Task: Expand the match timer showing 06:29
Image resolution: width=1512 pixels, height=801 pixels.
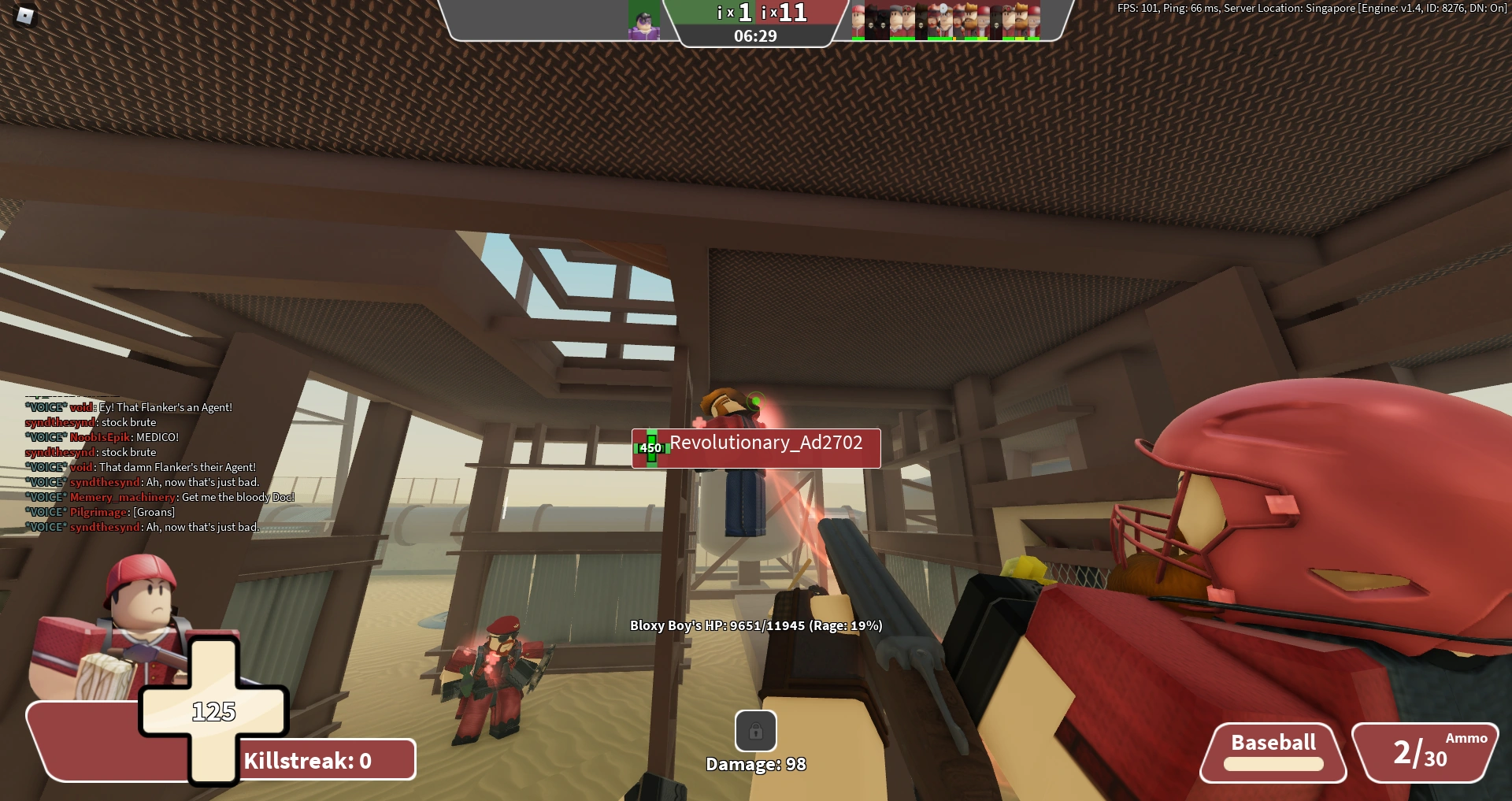Action: 754,35
